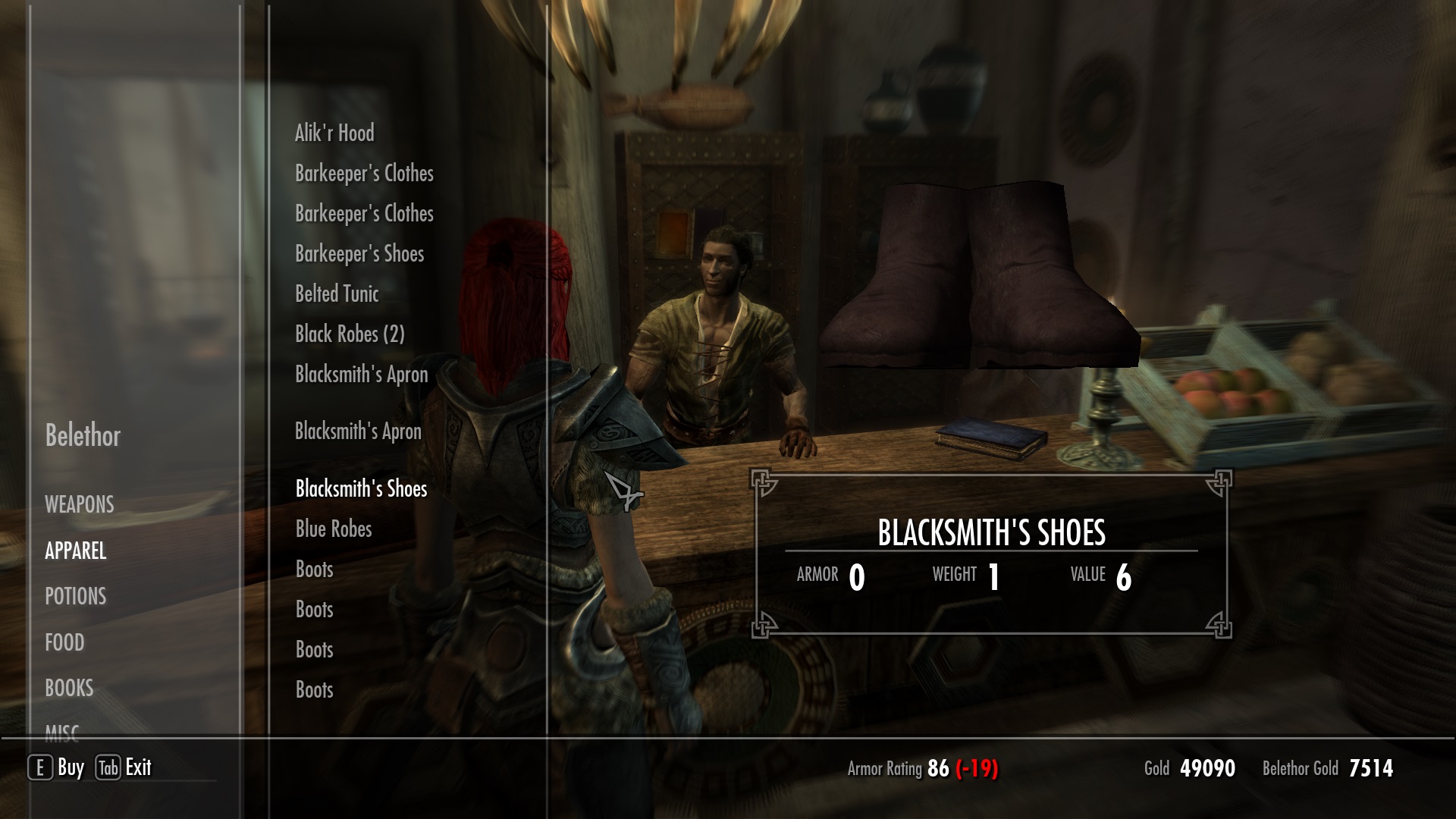Choose Barkeeper's Shoes from the list
1456x819 pixels.
pos(359,254)
